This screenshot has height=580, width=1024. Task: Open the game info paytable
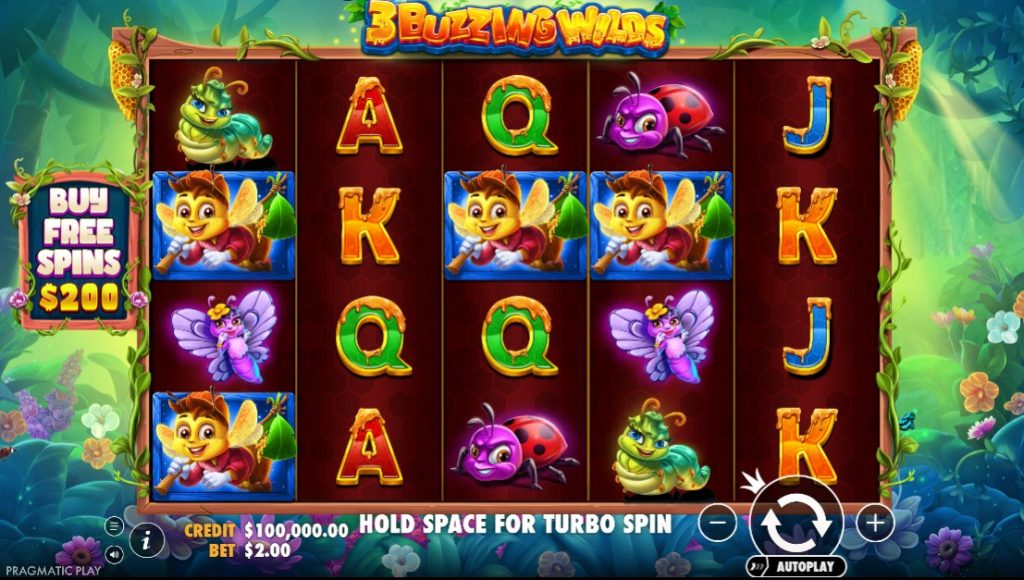pyautogui.click(x=148, y=541)
